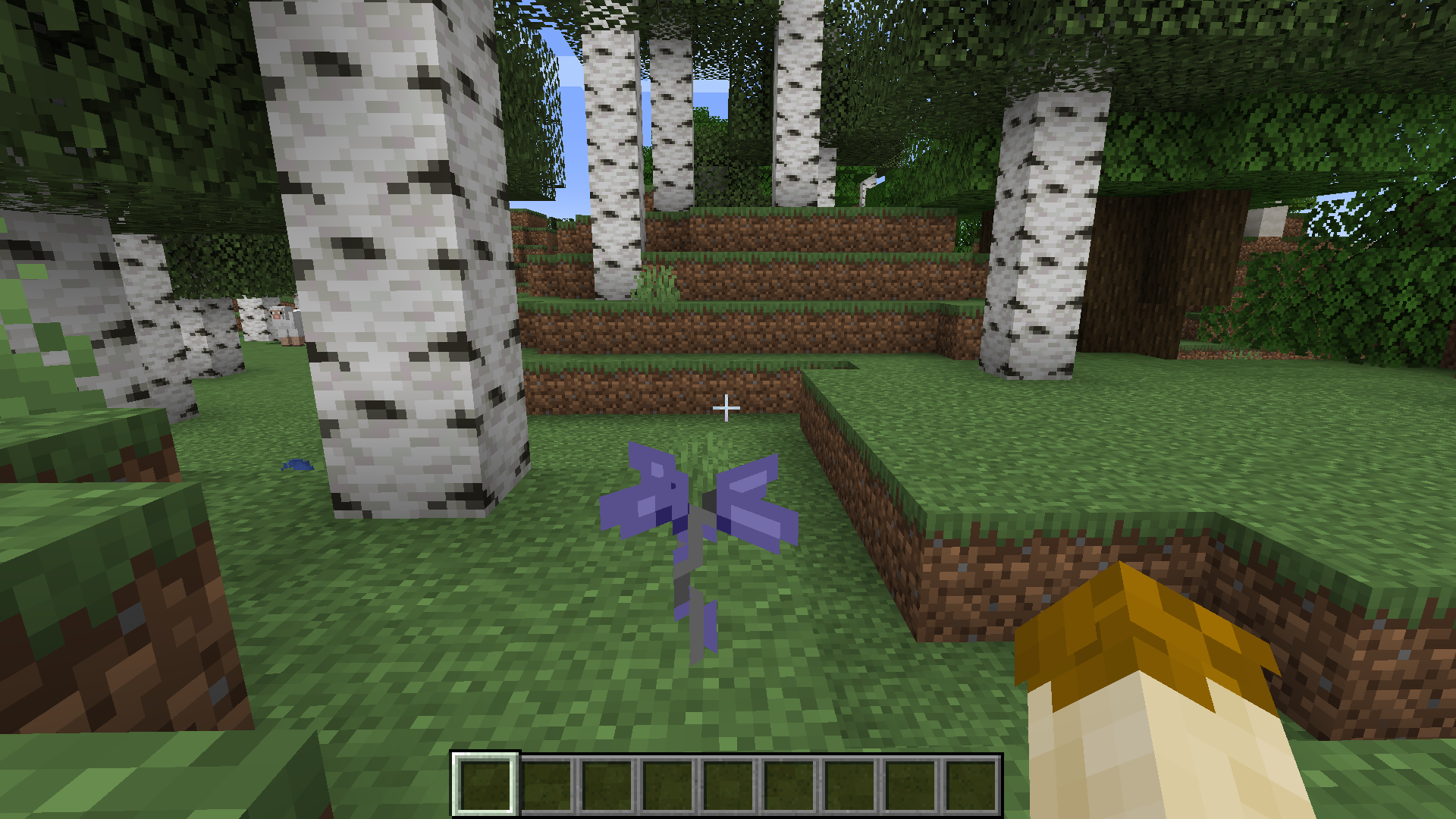Image resolution: width=1456 pixels, height=819 pixels.
Task: Select the second hotbar slot
Action: [x=547, y=785]
